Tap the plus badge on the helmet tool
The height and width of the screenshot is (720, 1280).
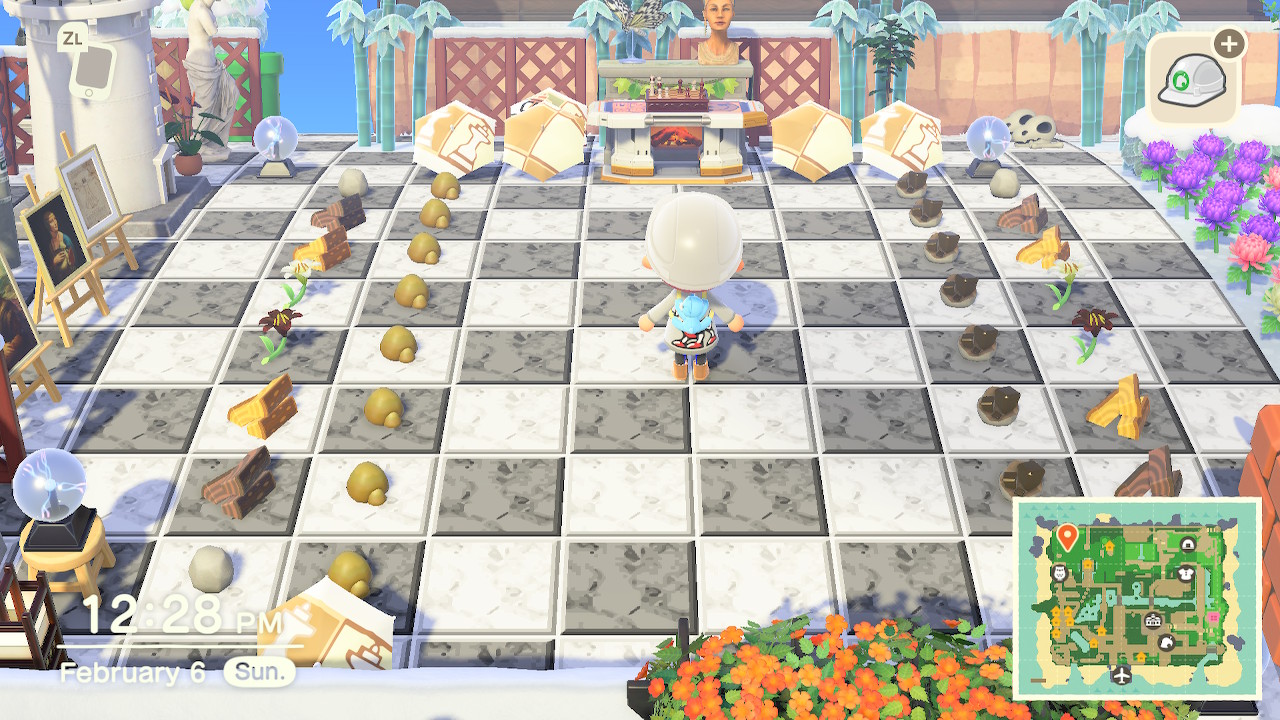tap(1228, 42)
